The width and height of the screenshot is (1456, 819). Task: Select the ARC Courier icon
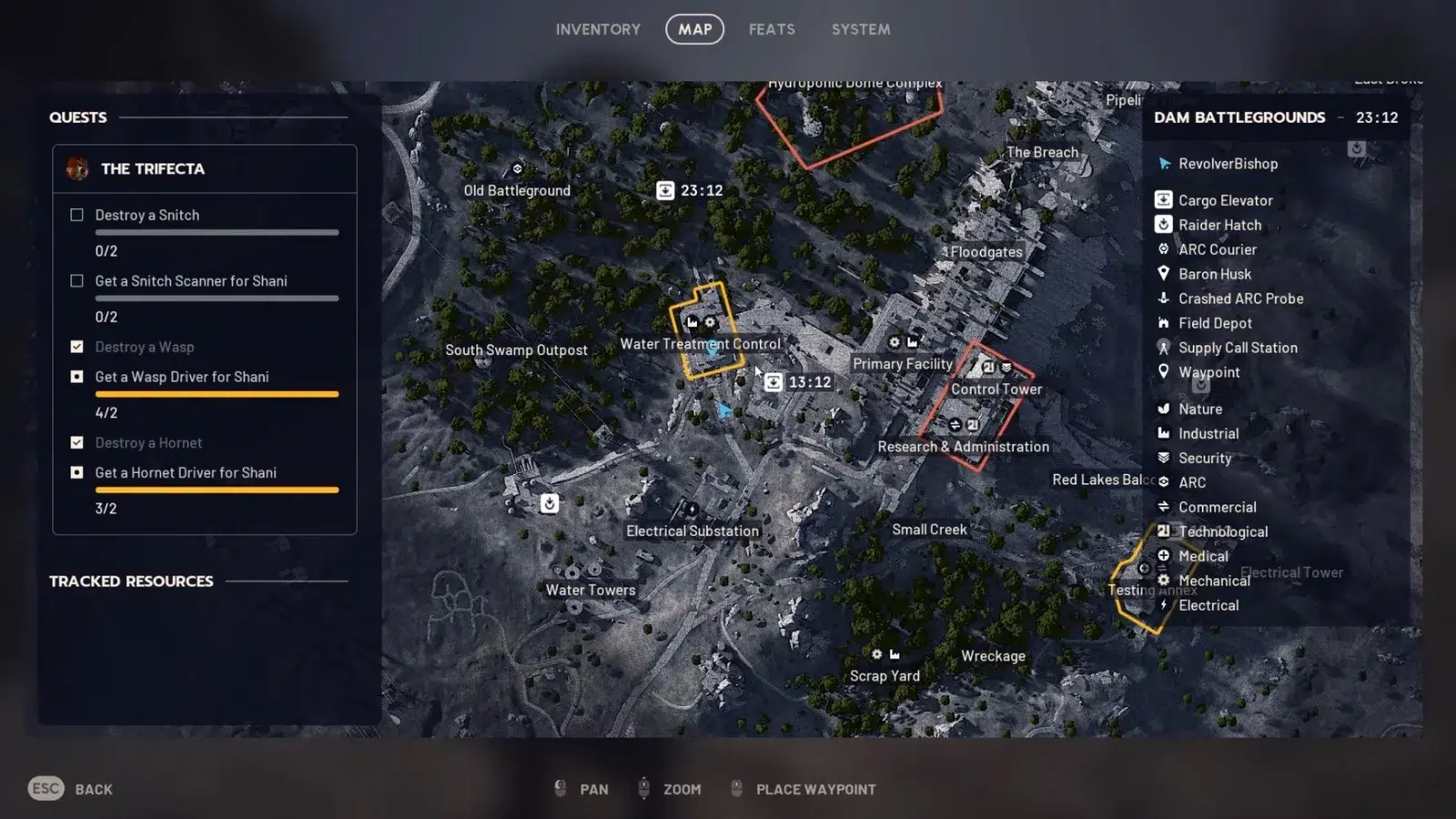coord(1164,248)
